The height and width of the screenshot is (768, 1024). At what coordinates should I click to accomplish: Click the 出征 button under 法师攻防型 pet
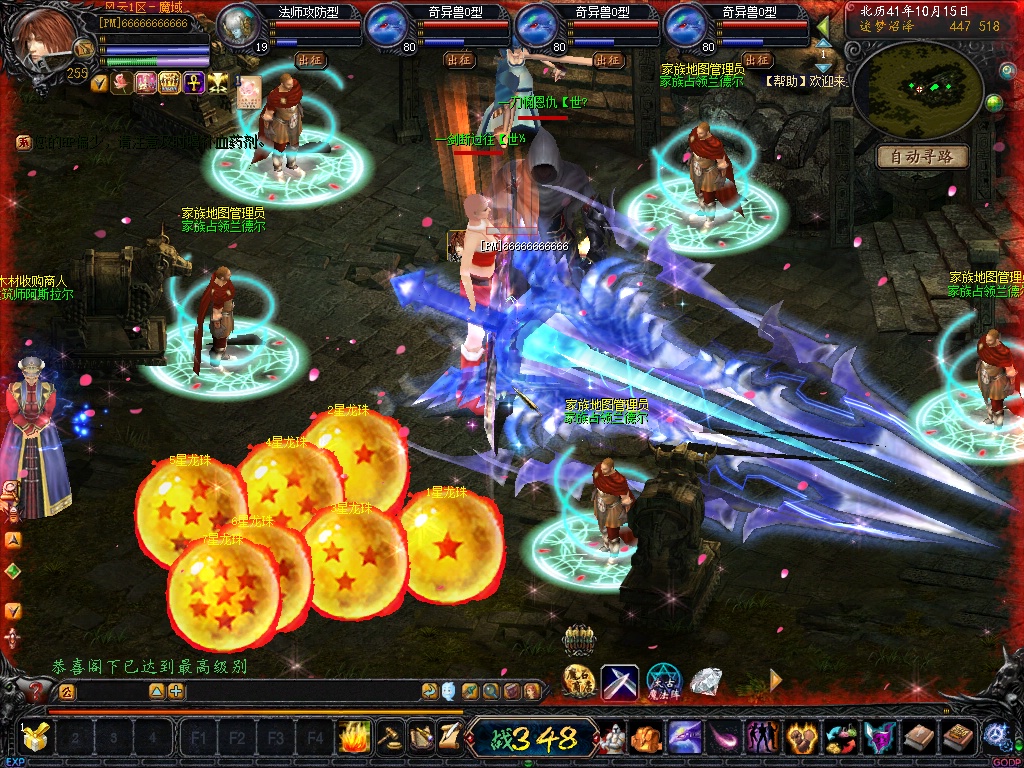point(311,60)
